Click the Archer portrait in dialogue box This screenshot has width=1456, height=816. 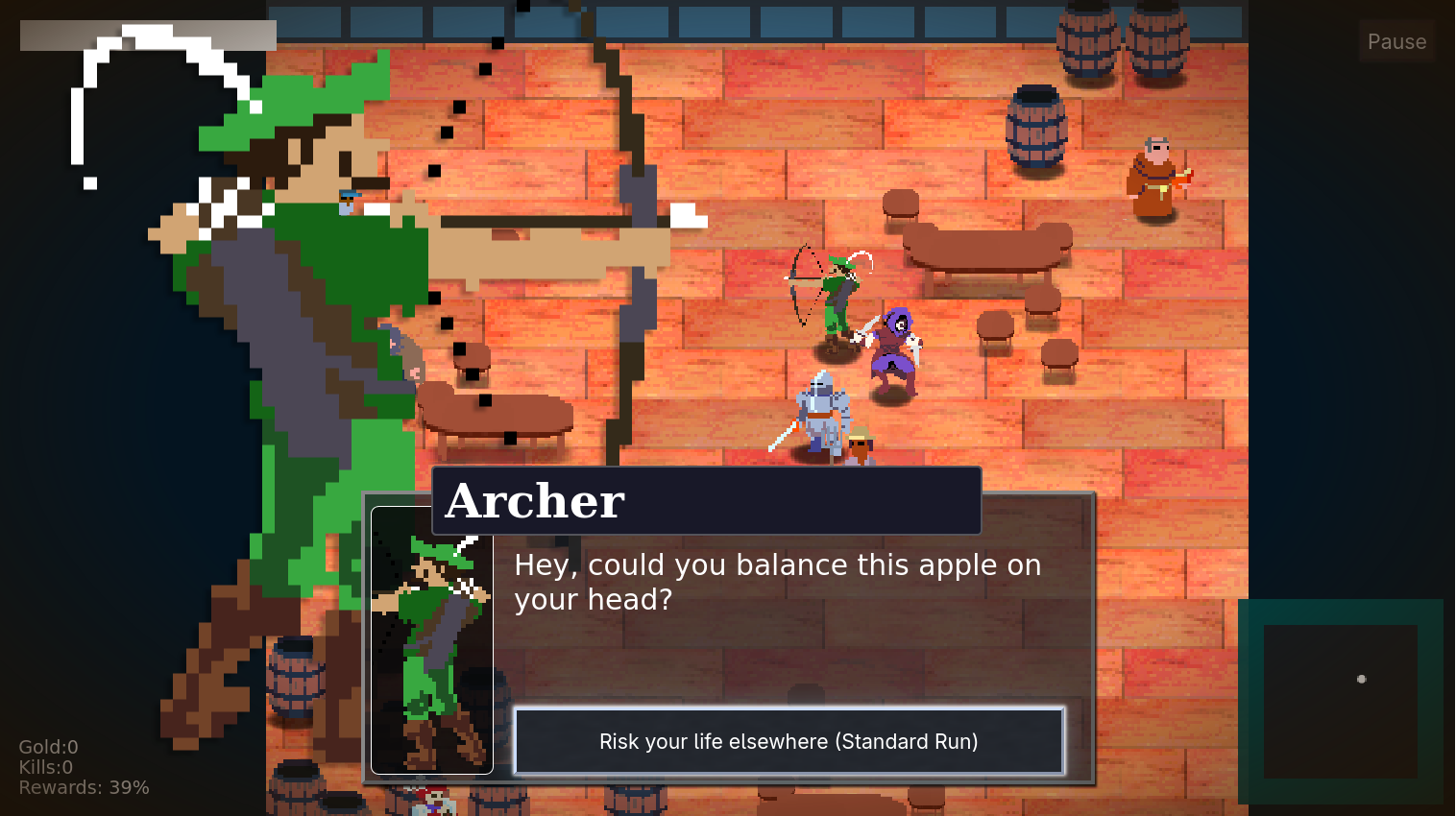click(432, 641)
